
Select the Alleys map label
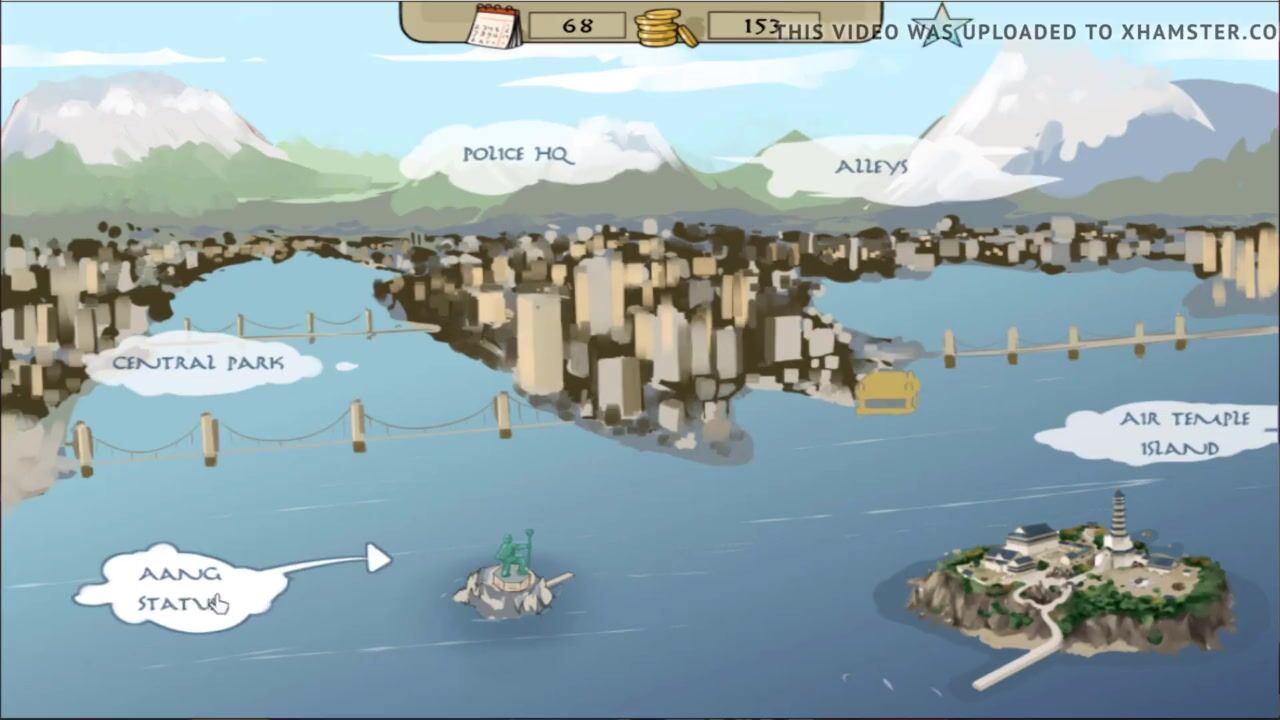(x=871, y=167)
